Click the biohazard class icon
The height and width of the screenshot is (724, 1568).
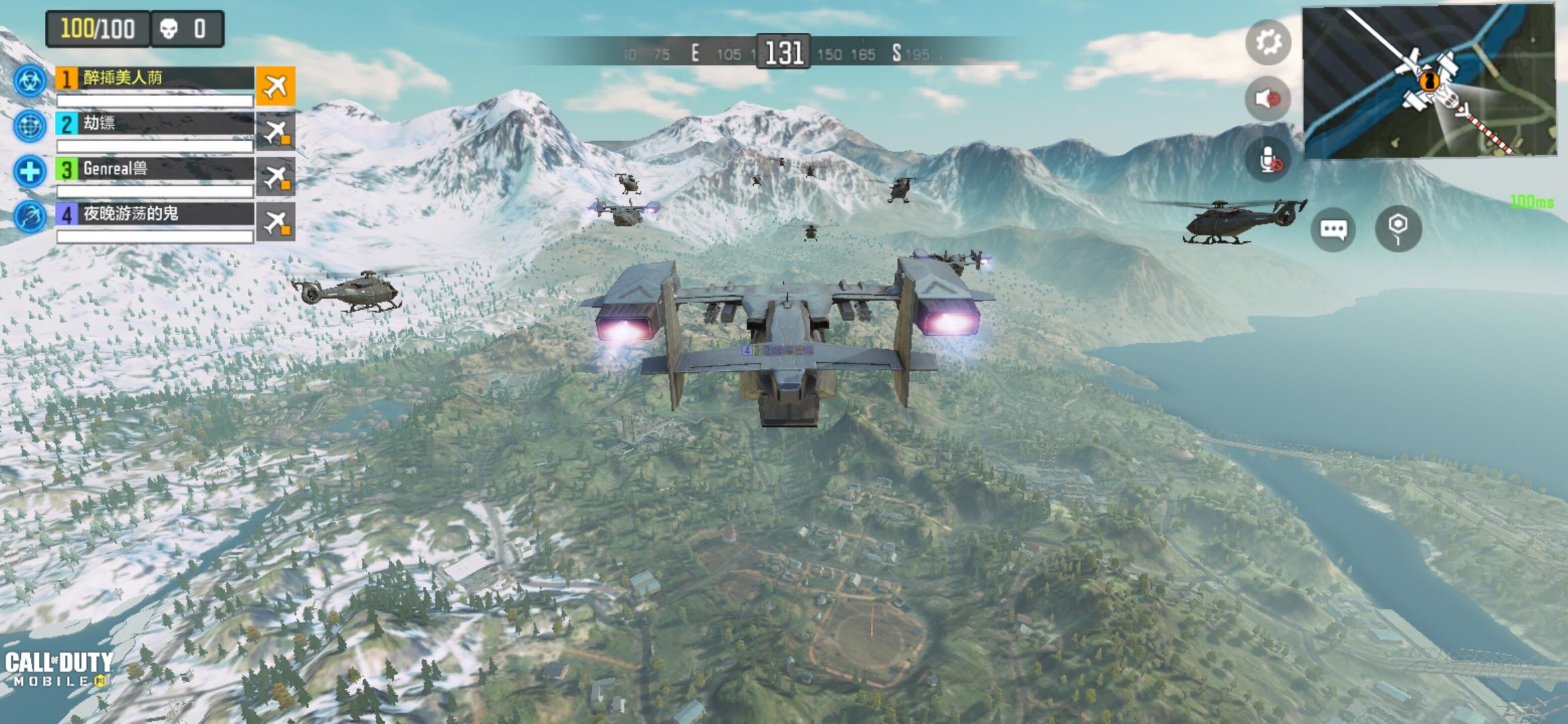click(x=30, y=81)
